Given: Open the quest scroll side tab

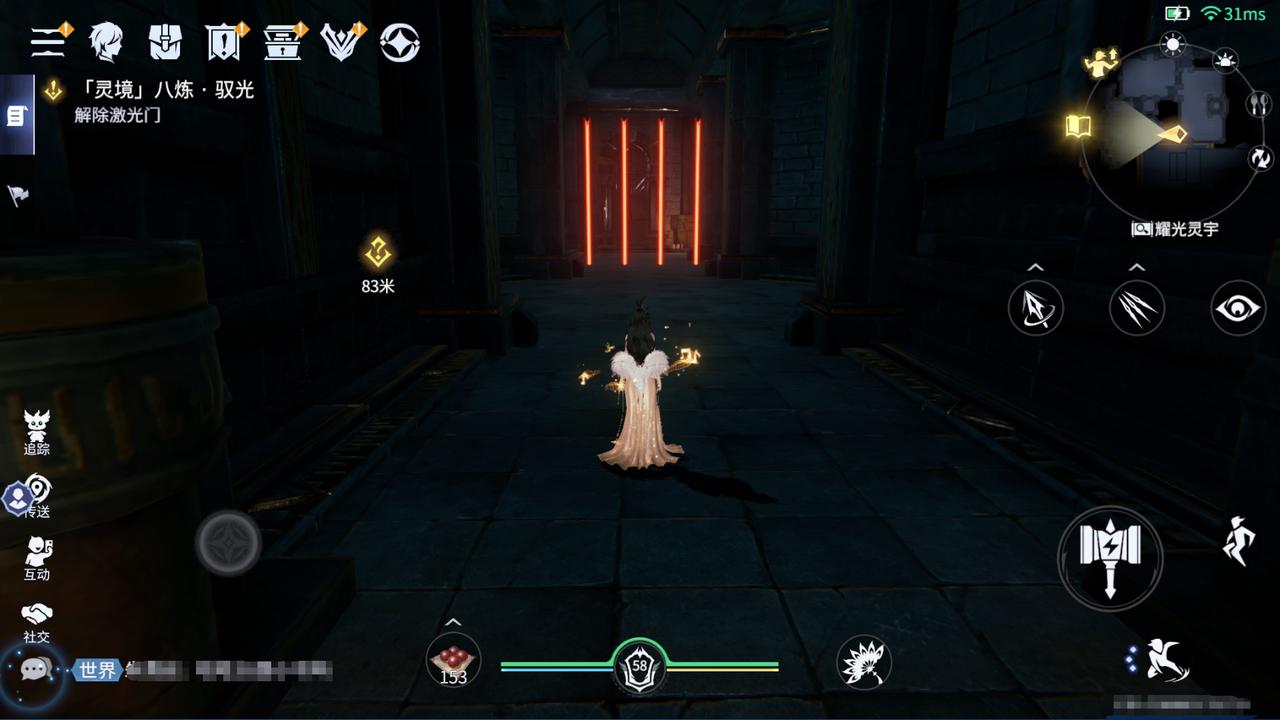Looking at the screenshot, I should pos(16,116).
